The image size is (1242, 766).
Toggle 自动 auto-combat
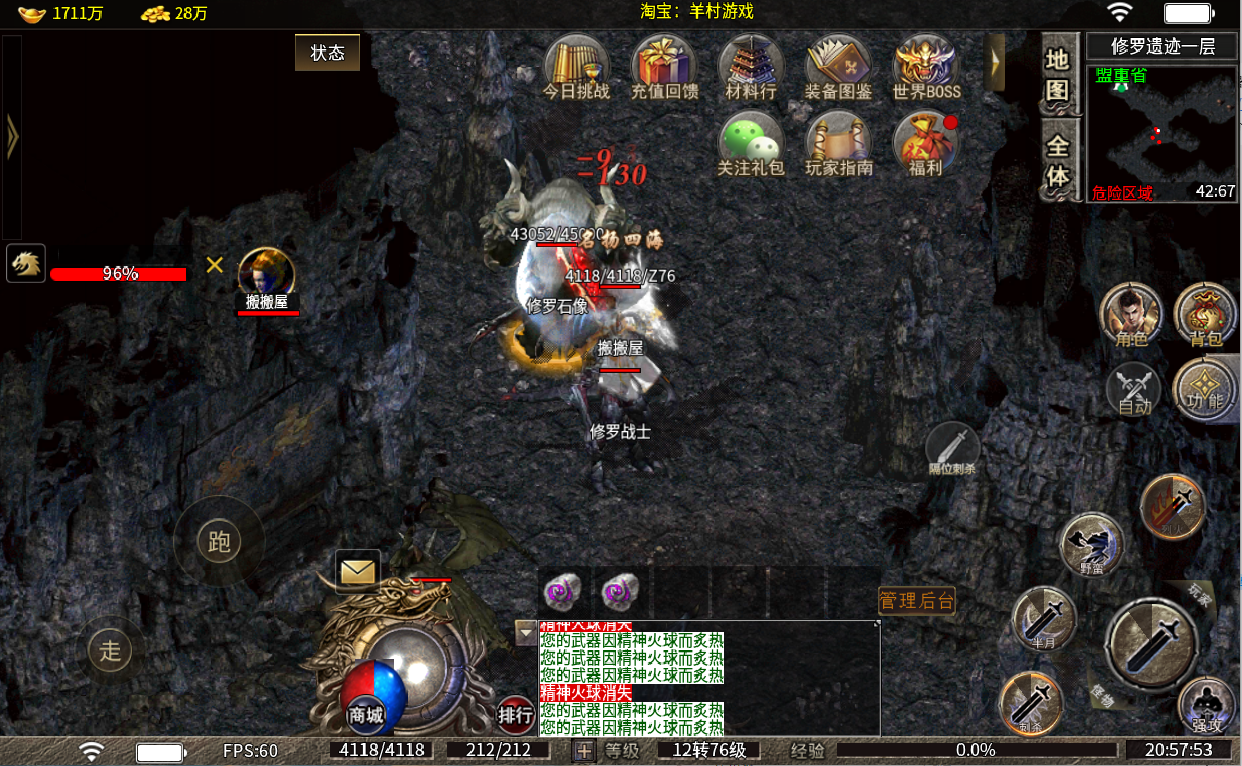click(x=1134, y=389)
